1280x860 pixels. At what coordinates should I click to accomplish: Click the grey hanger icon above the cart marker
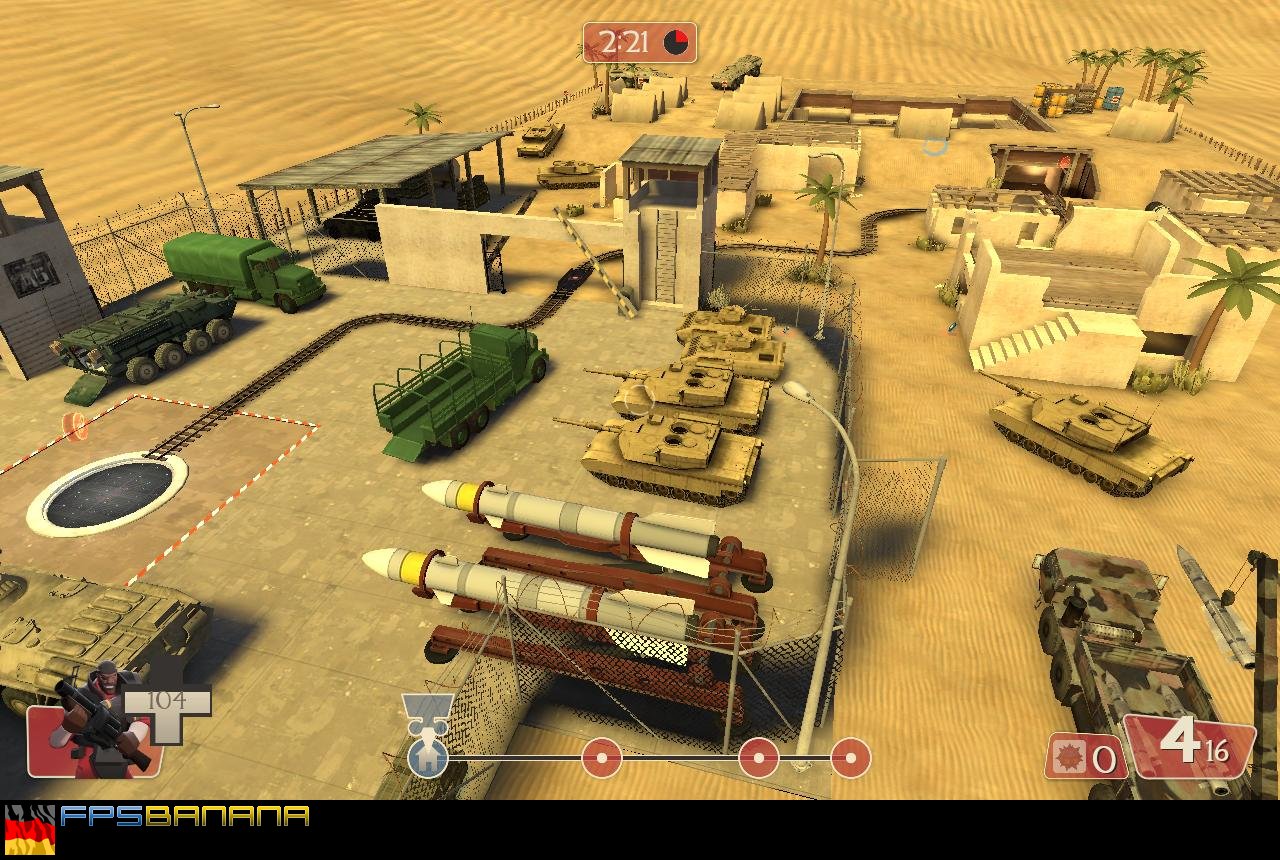coord(426,702)
